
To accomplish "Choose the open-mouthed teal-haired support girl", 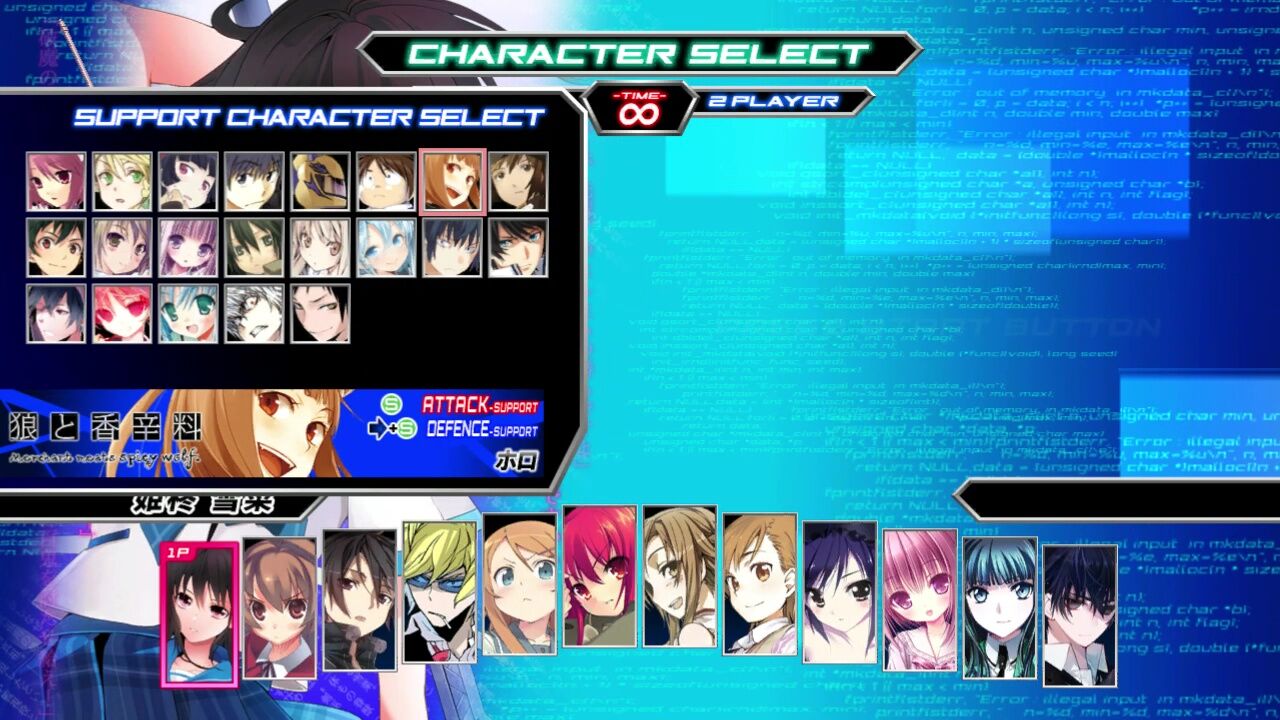I will tap(189, 313).
